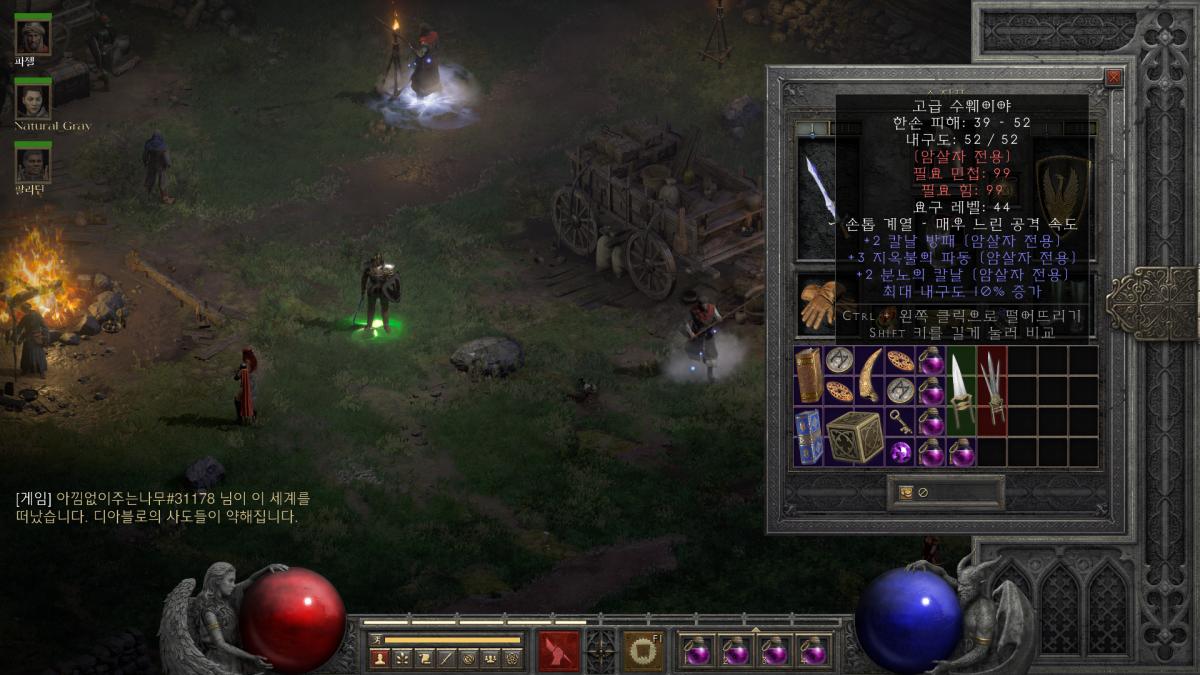Pick up the round purple gem
The height and width of the screenshot is (675, 1200).
pos(901,453)
